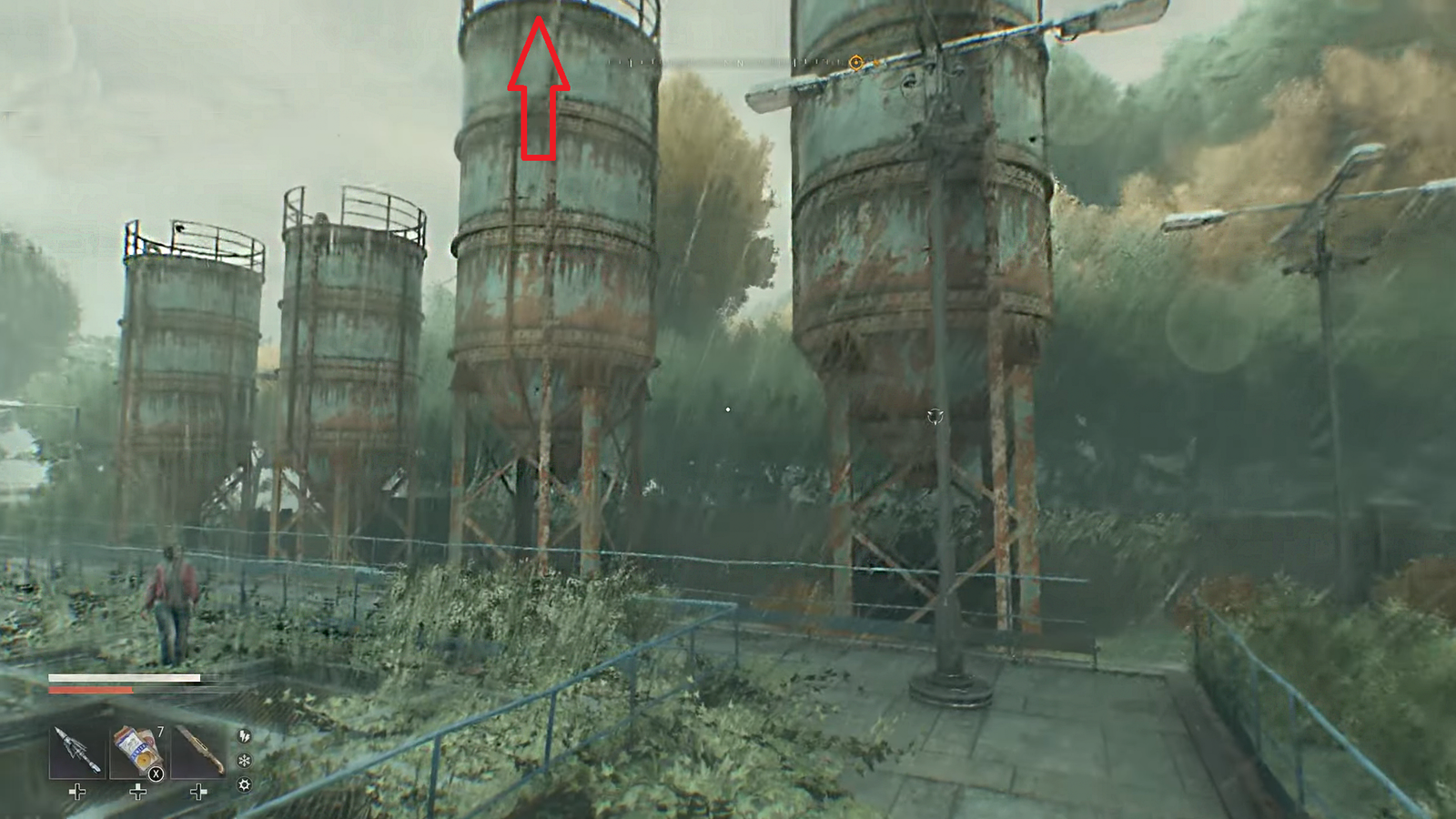Click the gear-shaped status icon
This screenshot has width=1456, height=819.
[246, 784]
